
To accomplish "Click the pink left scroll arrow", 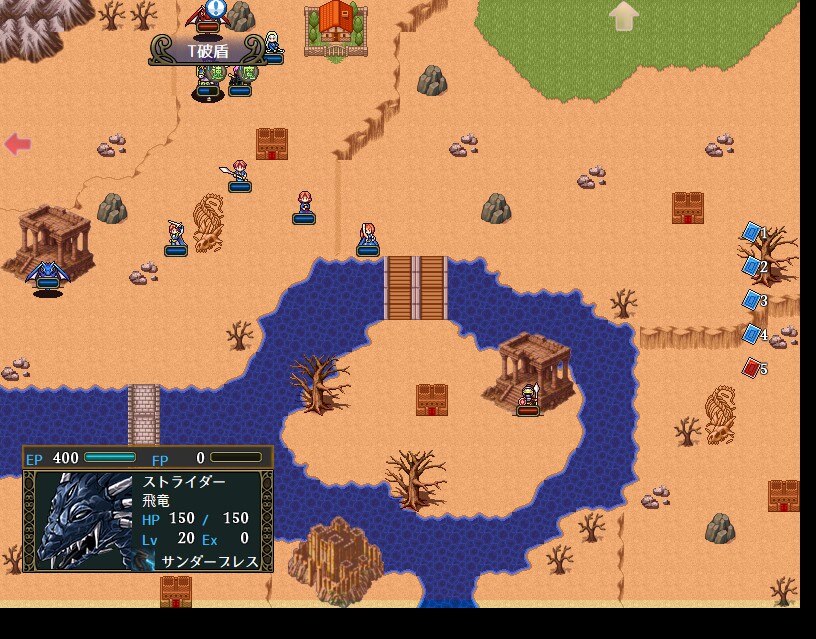I will [x=17, y=144].
